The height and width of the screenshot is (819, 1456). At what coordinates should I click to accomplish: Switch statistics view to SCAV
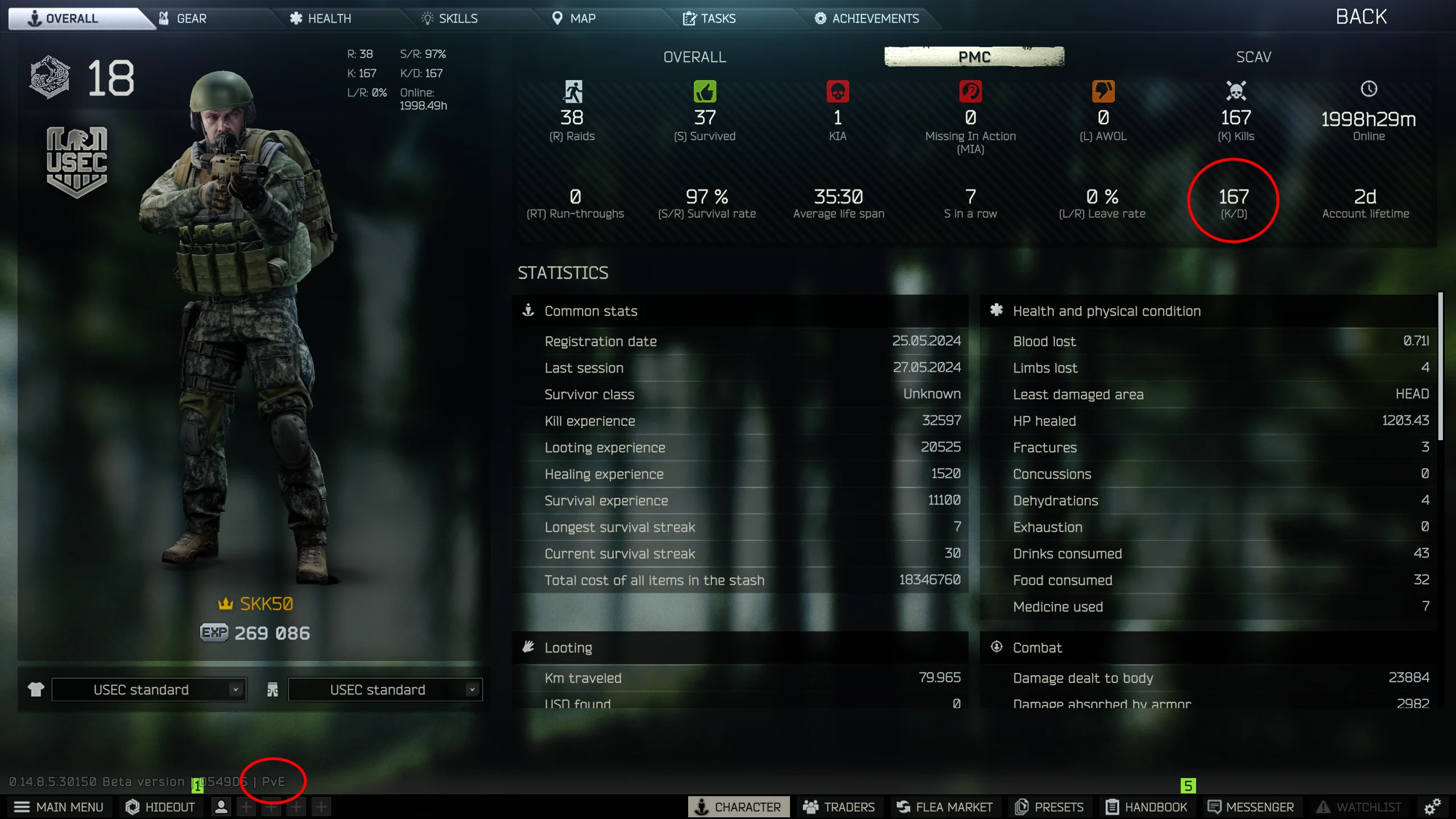[1253, 56]
